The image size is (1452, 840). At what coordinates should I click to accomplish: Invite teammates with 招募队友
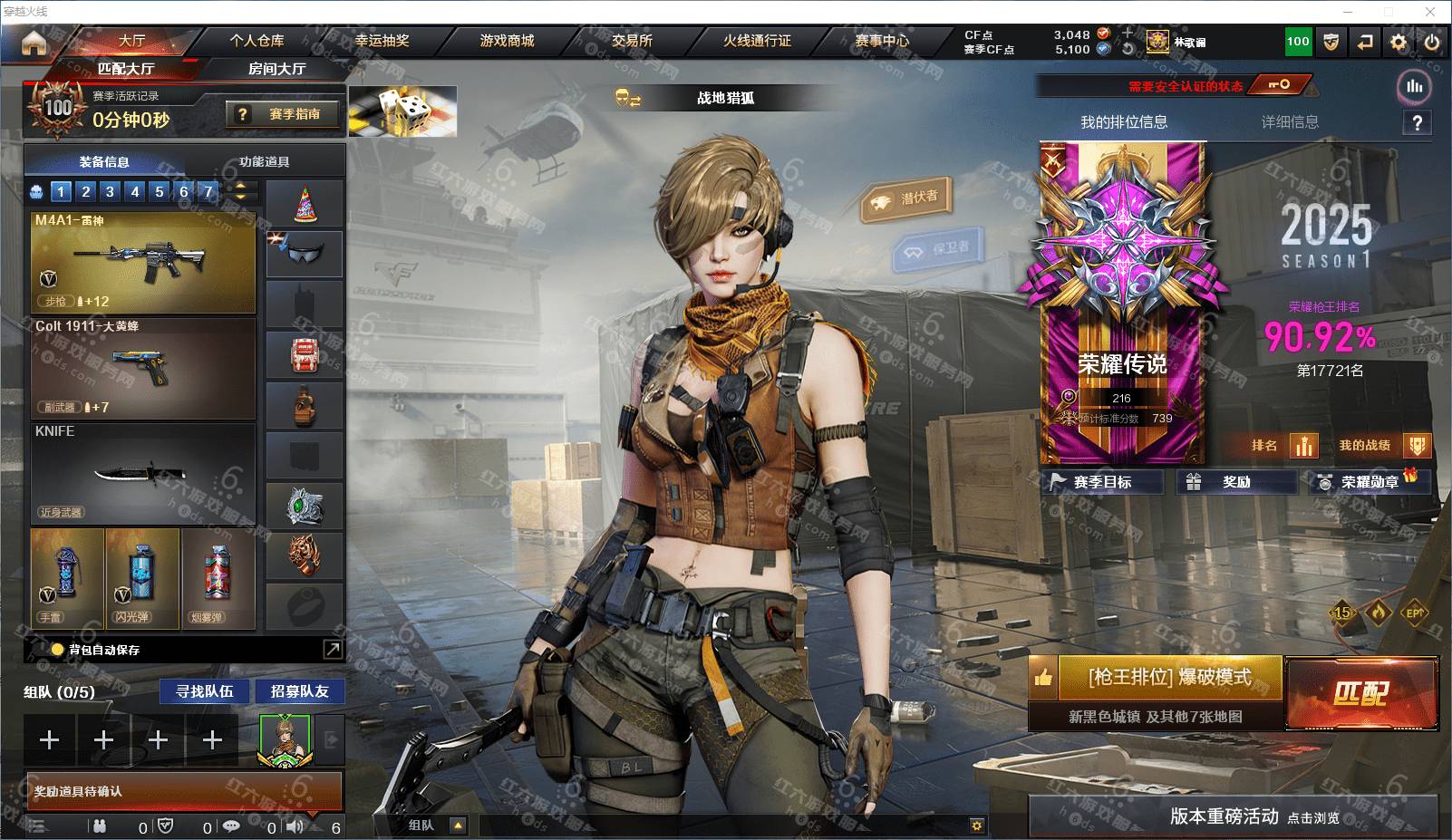coord(299,691)
